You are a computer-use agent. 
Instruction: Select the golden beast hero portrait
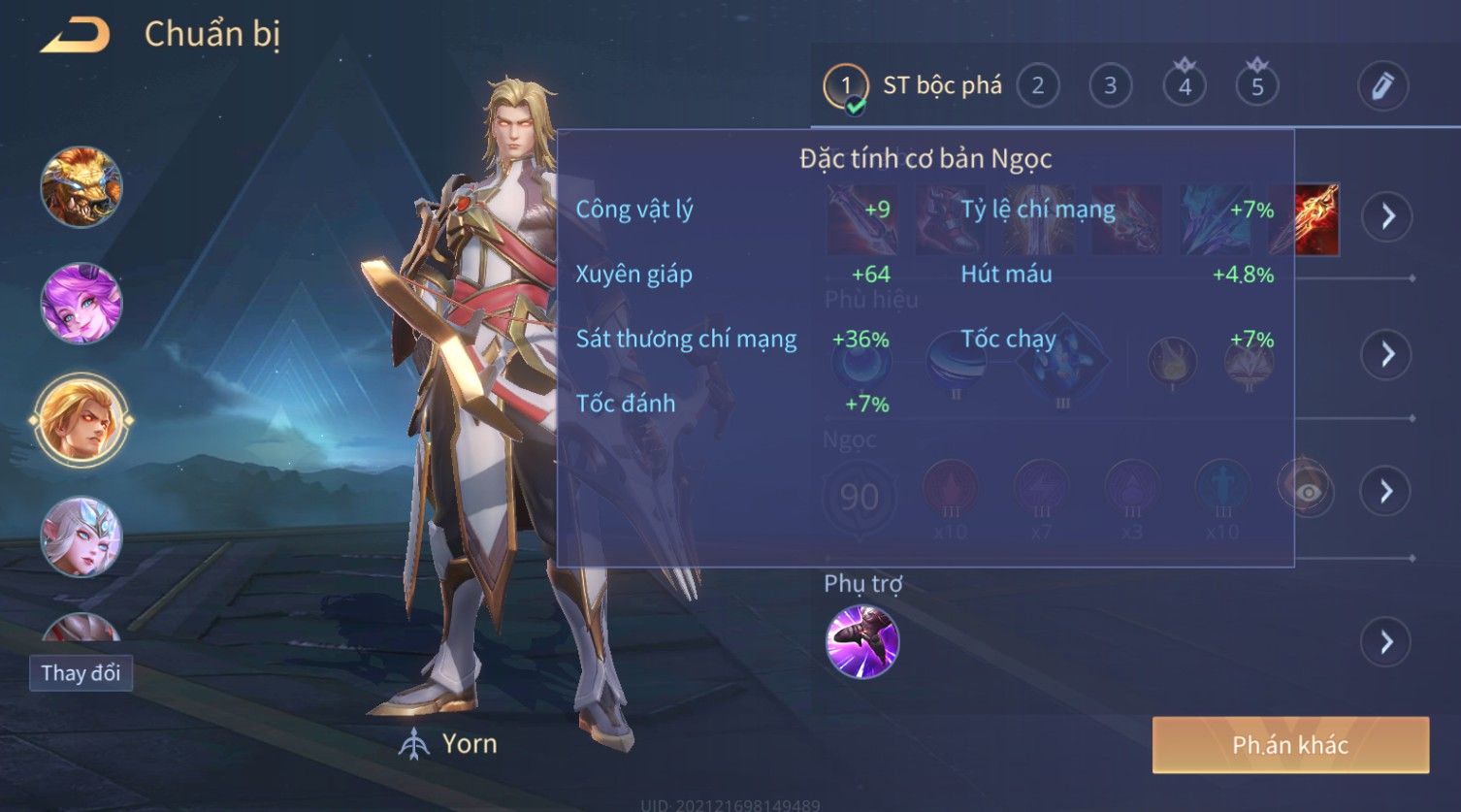81,187
